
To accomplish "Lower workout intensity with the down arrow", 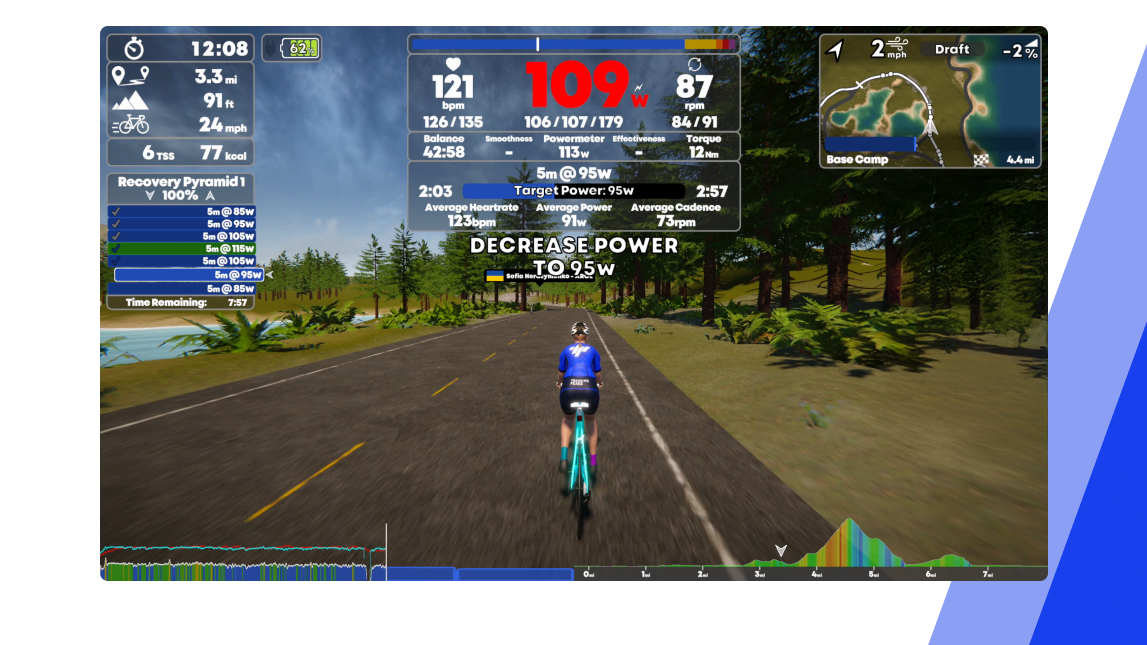I will click(150, 196).
